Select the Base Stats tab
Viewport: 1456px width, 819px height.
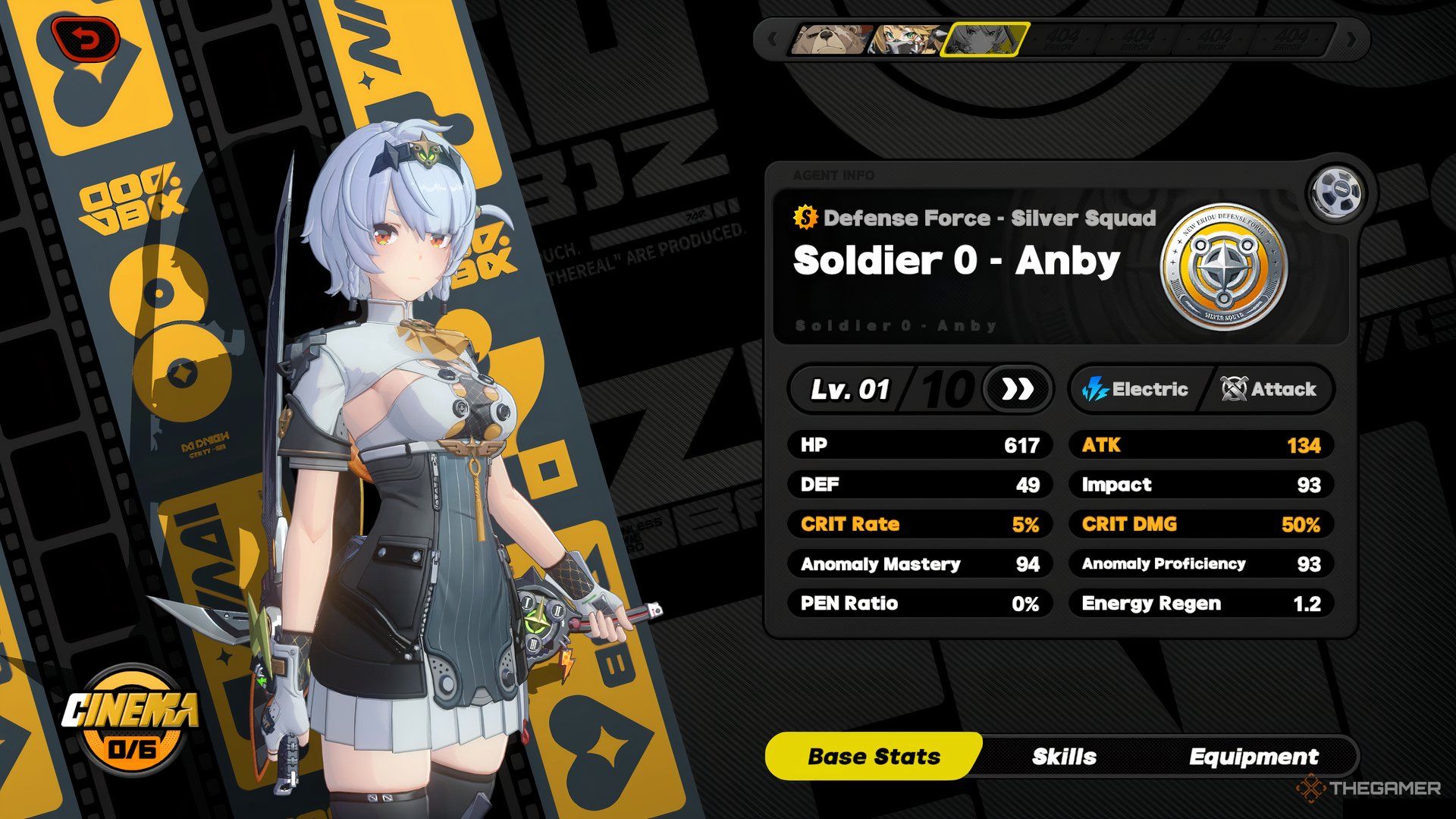pyautogui.click(x=874, y=756)
